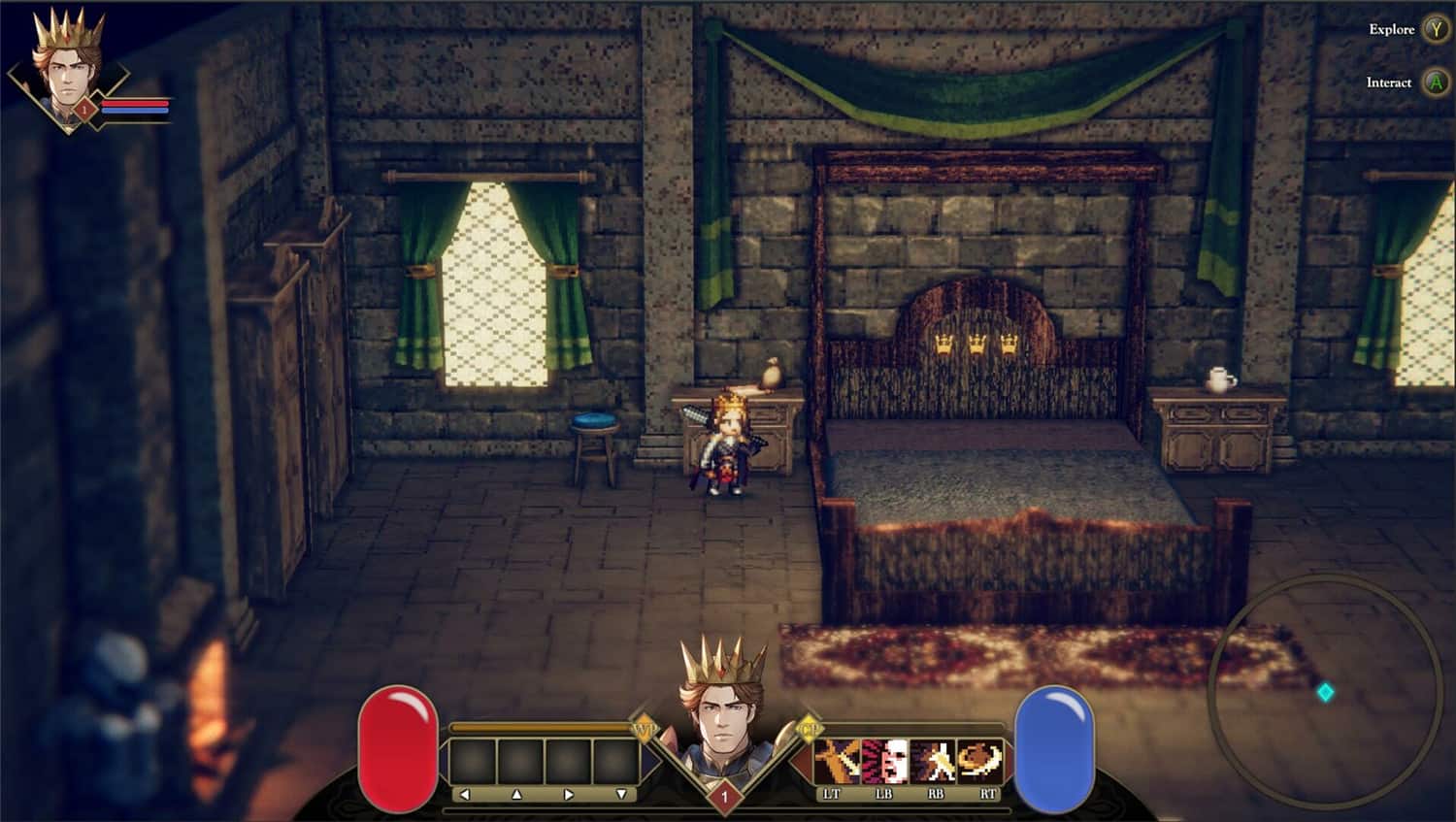Click the down arrow item selector

621,792
